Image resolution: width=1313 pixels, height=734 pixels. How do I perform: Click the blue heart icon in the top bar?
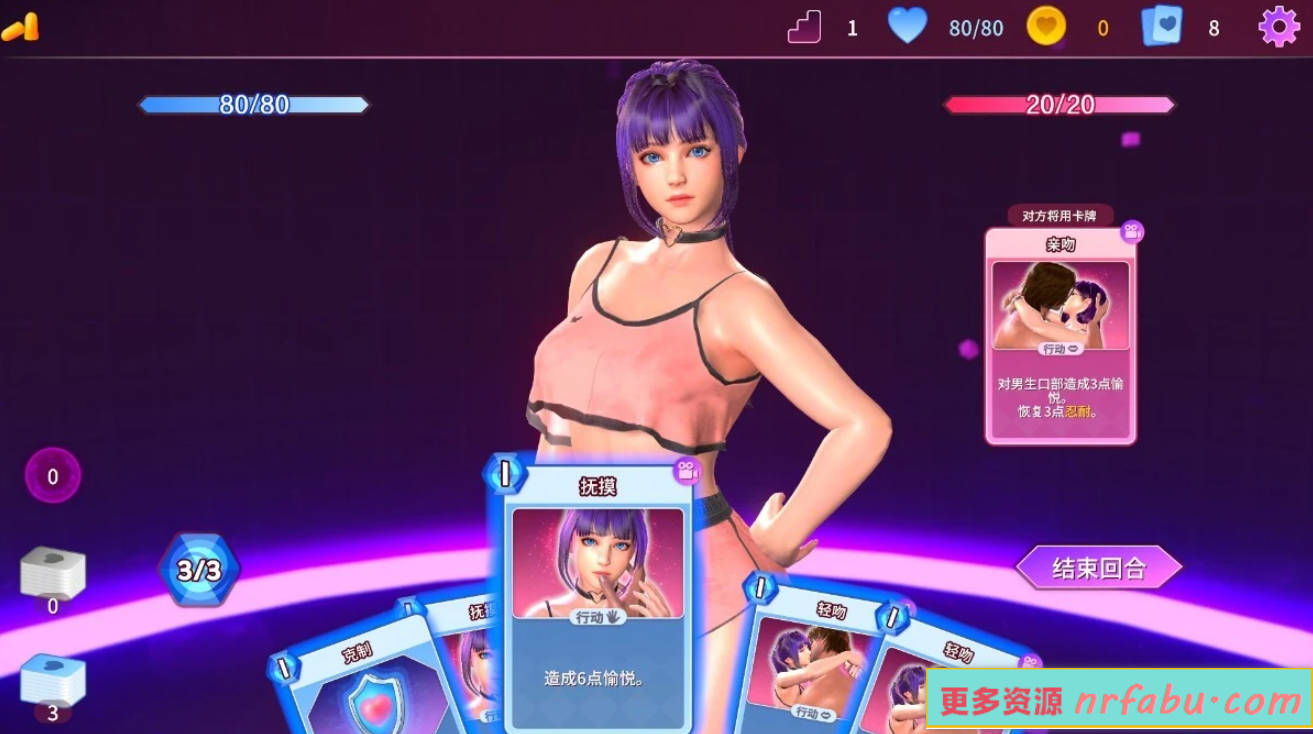click(x=908, y=27)
